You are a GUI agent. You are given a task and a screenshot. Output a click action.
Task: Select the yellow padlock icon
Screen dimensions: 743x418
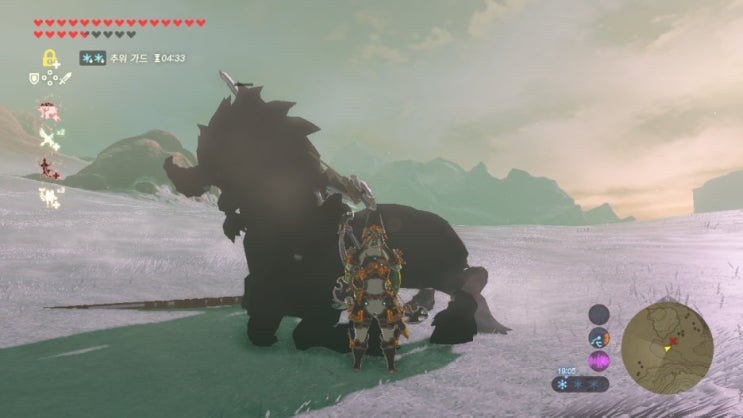(x=47, y=57)
